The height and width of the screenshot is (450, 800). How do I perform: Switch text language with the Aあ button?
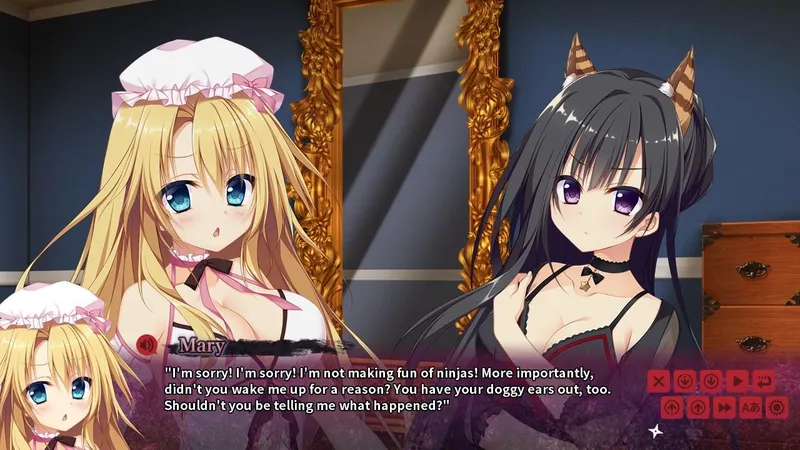tap(751, 407)
